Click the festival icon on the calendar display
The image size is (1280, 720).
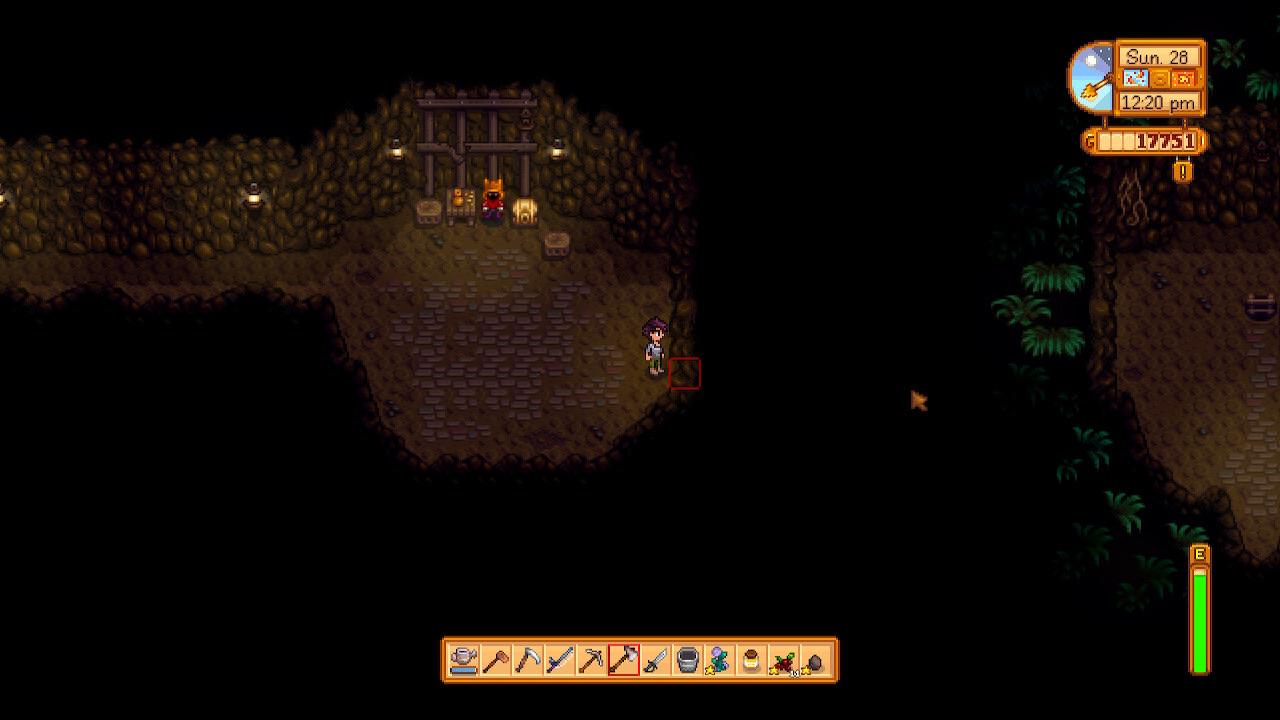tap(1184, 78)
